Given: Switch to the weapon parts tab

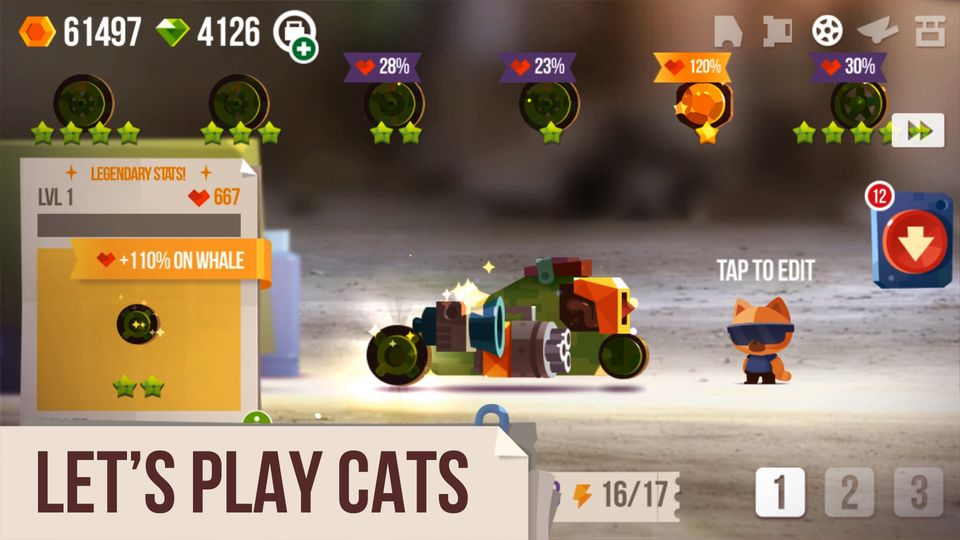Looking at the screenshot, I should pyautogui.click(x=878, y=31).
